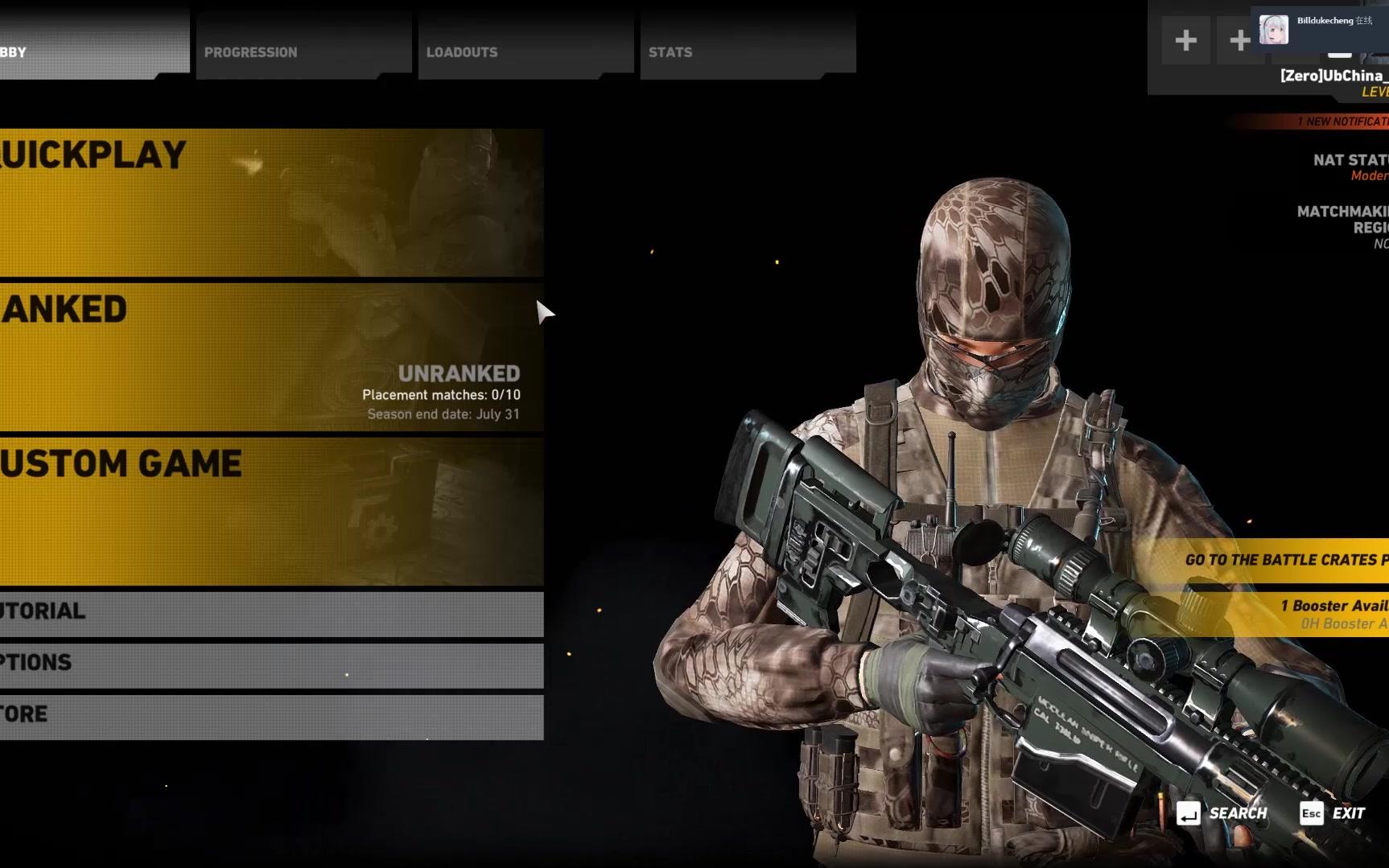Choose the Custom Game option

point(271,511)
